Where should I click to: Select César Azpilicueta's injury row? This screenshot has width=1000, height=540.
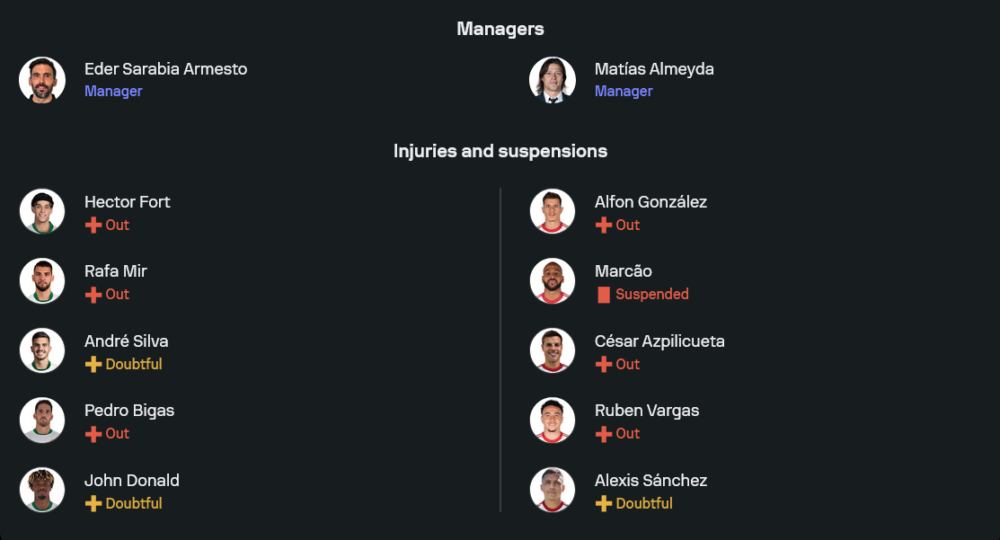pyautogui.click(x=659, y=342)
